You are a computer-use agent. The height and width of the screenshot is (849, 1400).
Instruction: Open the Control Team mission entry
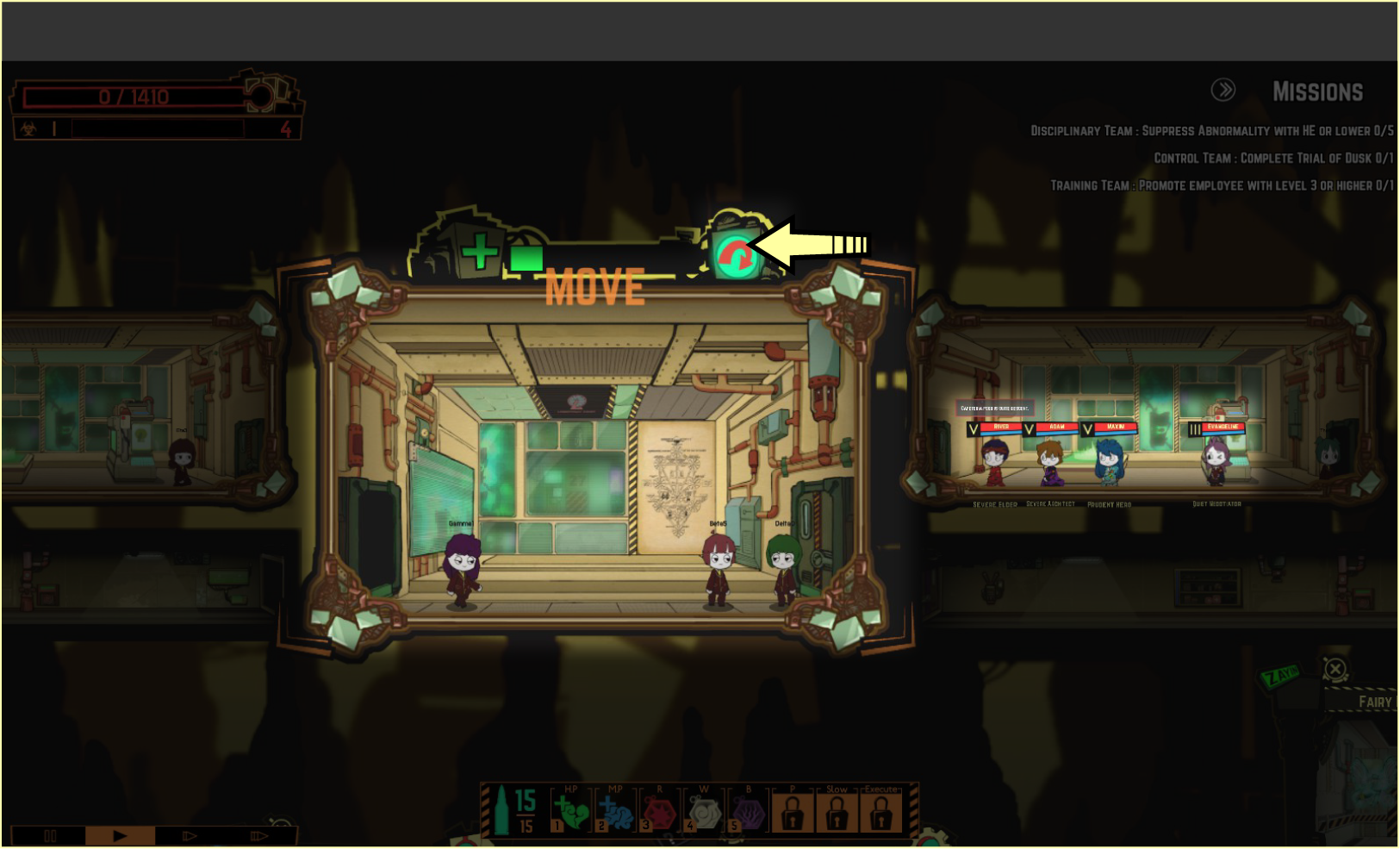pos(1272,159)
